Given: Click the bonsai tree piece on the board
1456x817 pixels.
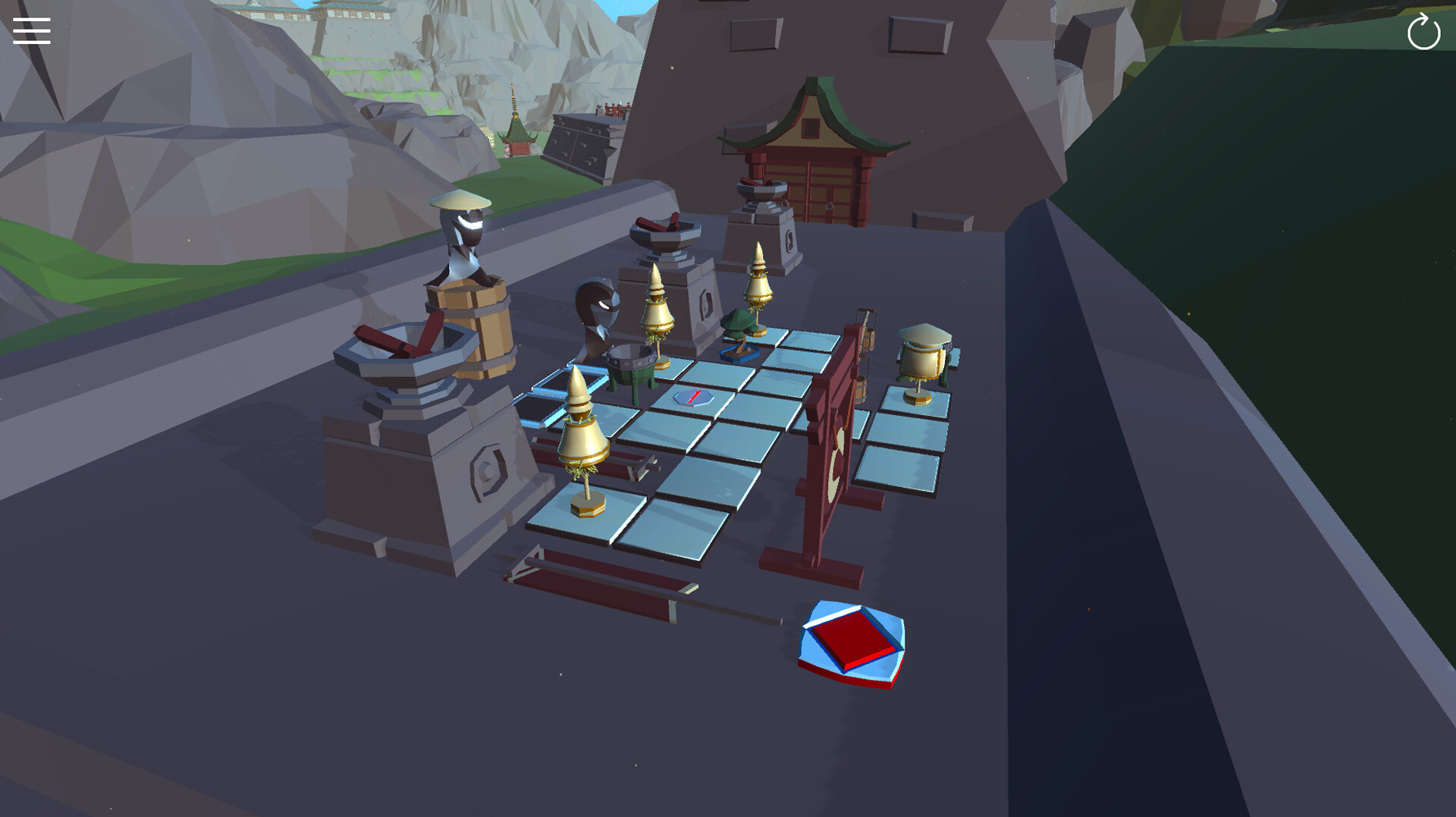Looking at the screenshot, I should [739, 326].
